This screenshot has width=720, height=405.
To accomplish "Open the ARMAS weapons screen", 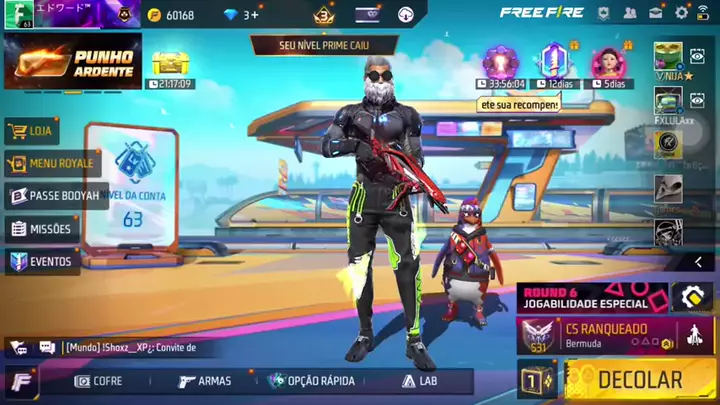I will [x=205, y=381].
